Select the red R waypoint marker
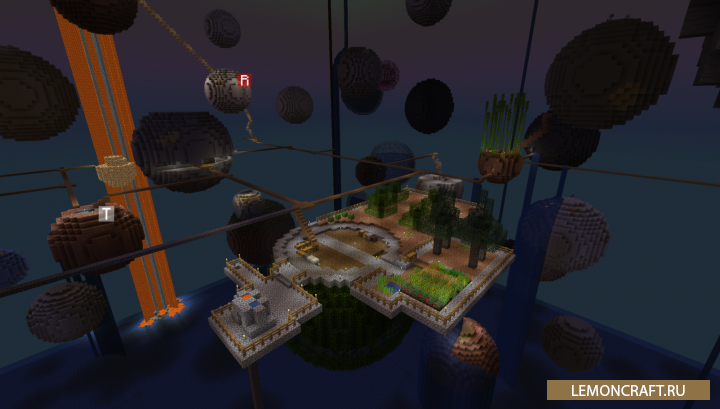The image size is (720, 409). [x=244, y=80]
